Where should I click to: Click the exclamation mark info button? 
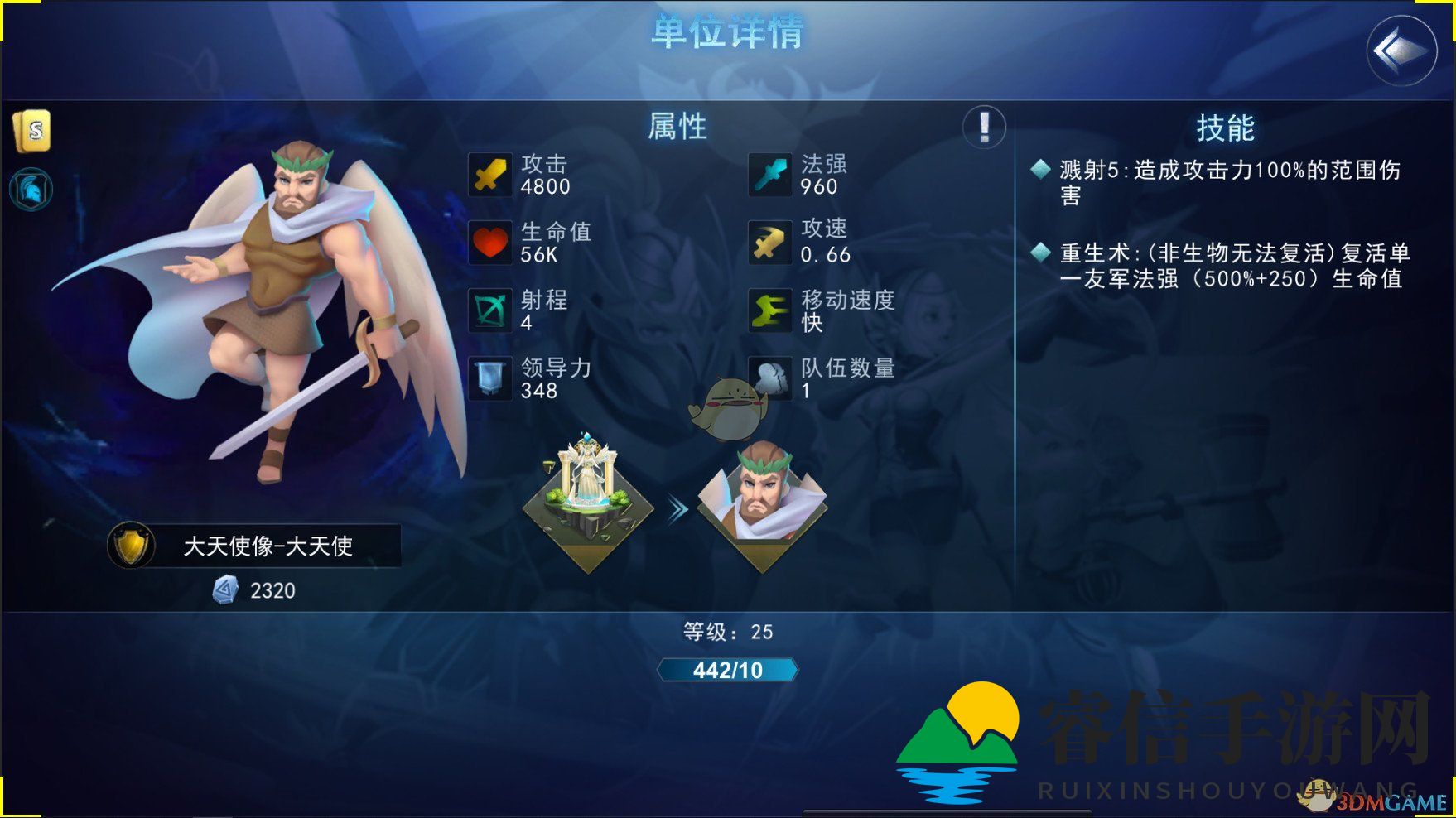pyautogui.click(x=984, y=128)
